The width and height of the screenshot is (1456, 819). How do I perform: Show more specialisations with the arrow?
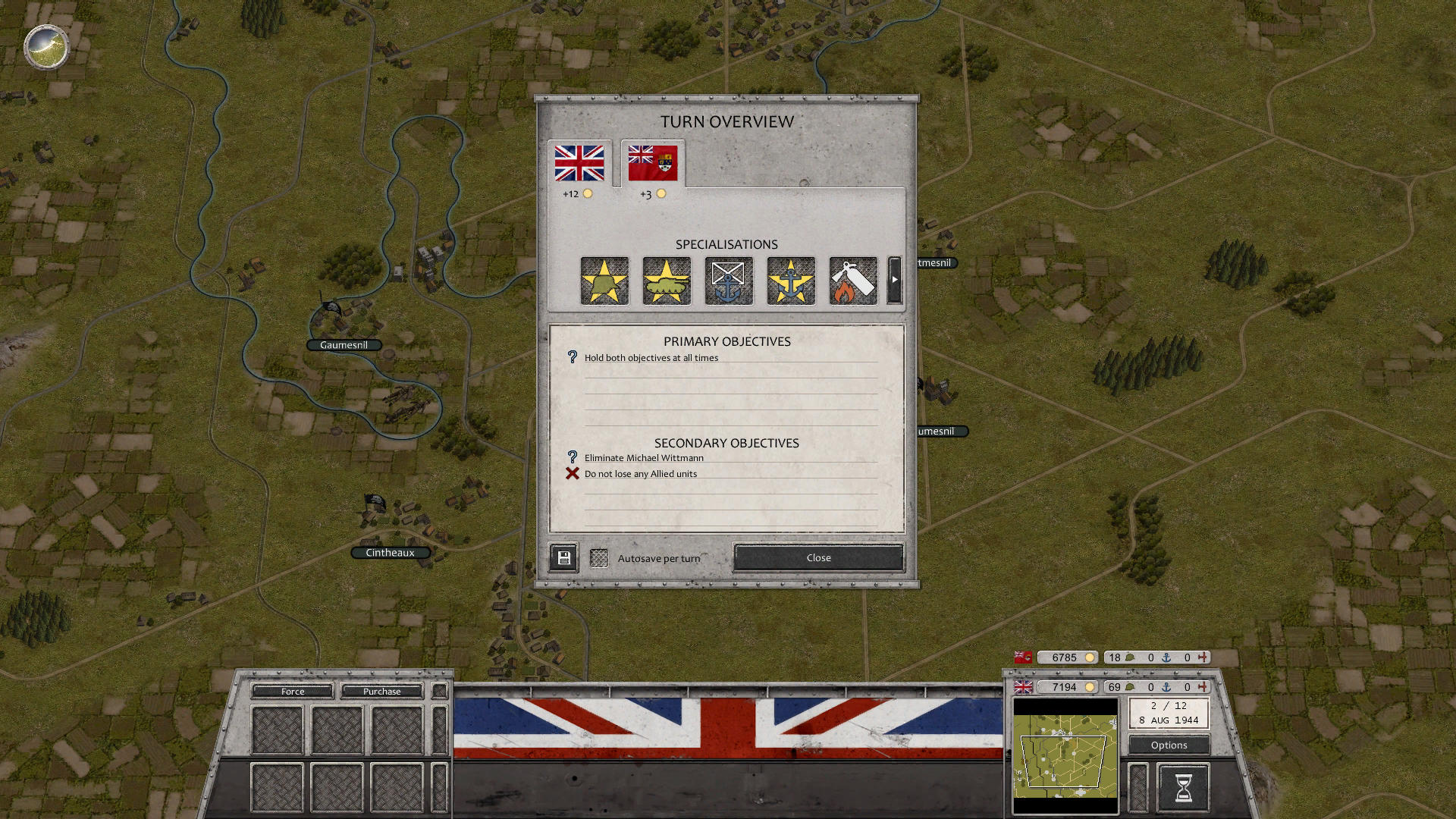[x=895, y=280]
